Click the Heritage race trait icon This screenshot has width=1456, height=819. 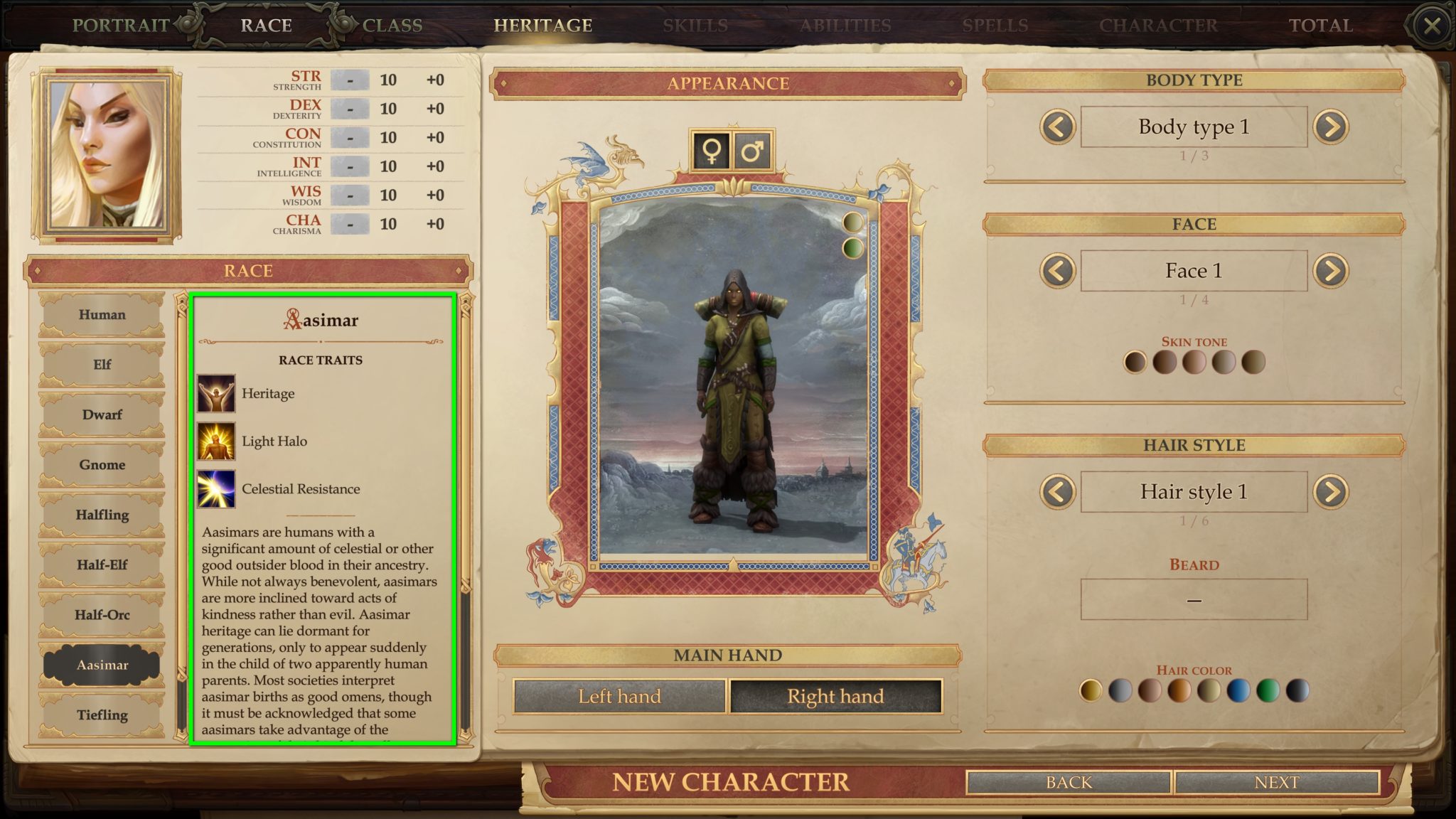[x=218, y=393]
